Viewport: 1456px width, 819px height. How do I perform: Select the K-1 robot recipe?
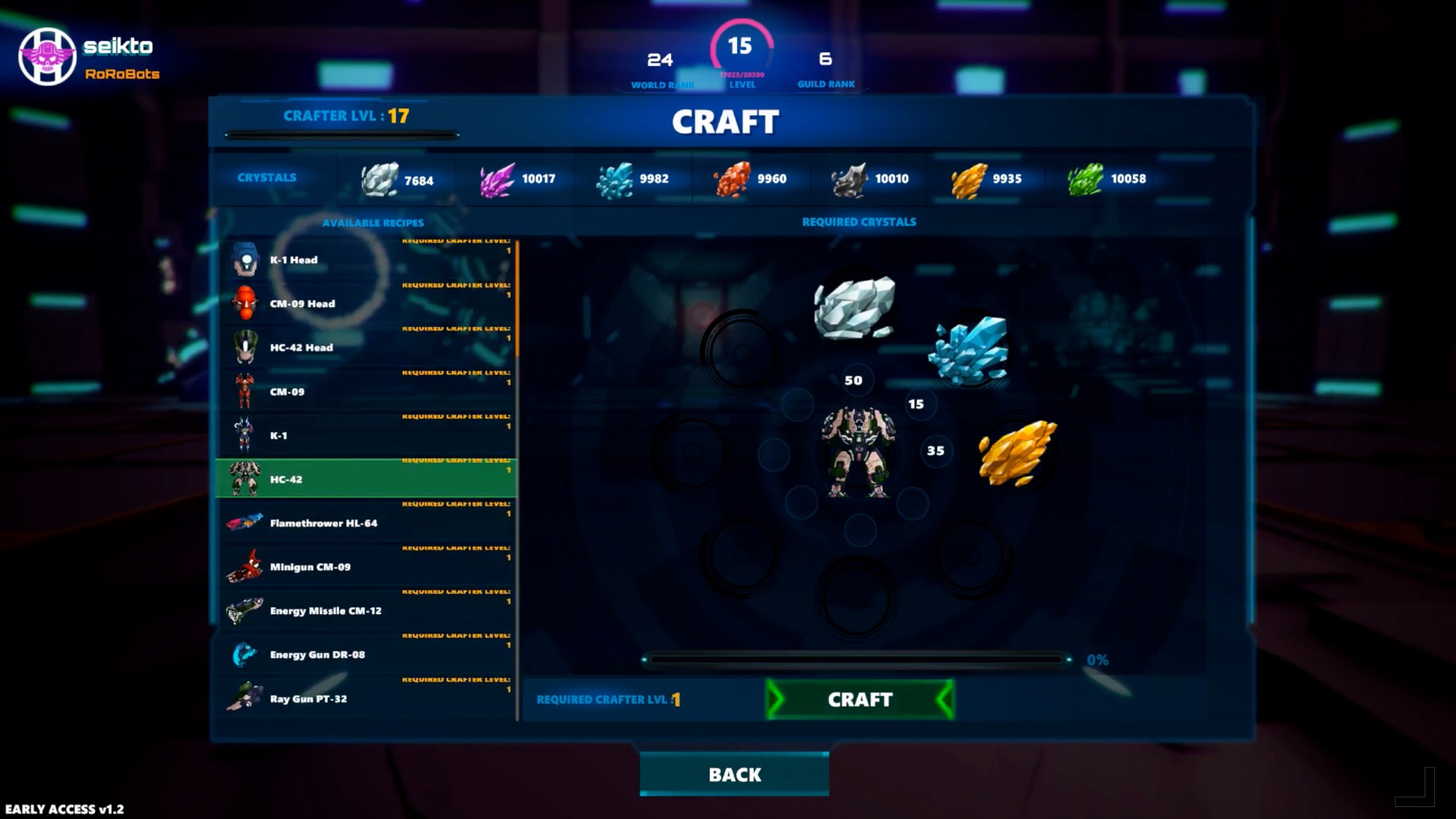tap(366, 435)
